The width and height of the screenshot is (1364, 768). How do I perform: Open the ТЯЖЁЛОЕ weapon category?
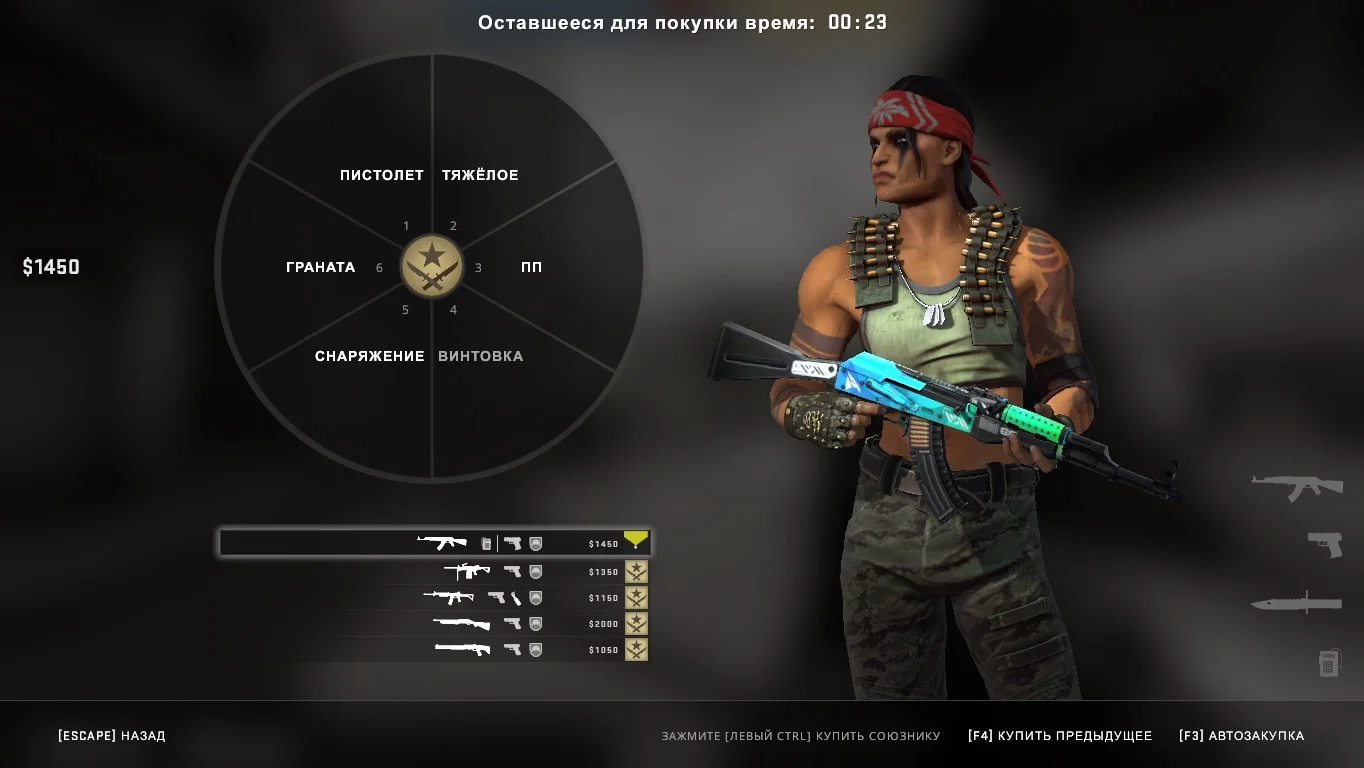click(480, 175)
